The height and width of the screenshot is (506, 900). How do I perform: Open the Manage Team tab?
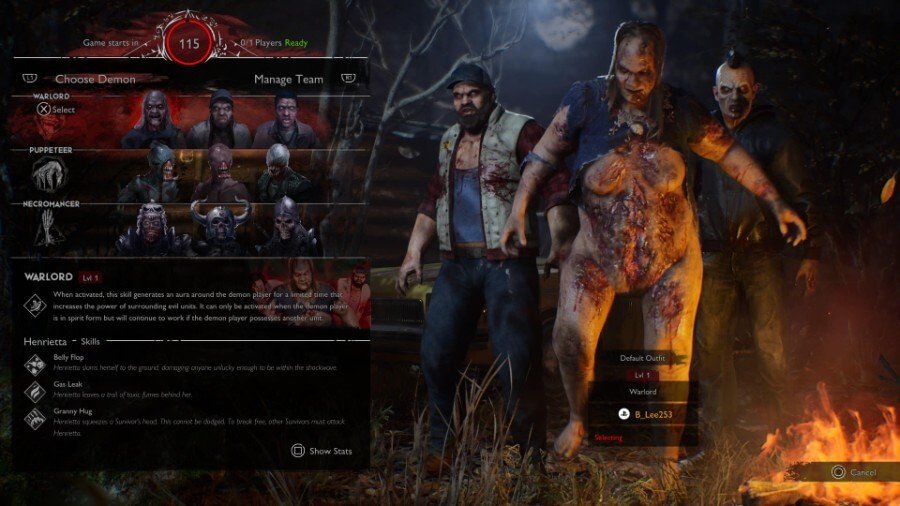coord(288,79)
